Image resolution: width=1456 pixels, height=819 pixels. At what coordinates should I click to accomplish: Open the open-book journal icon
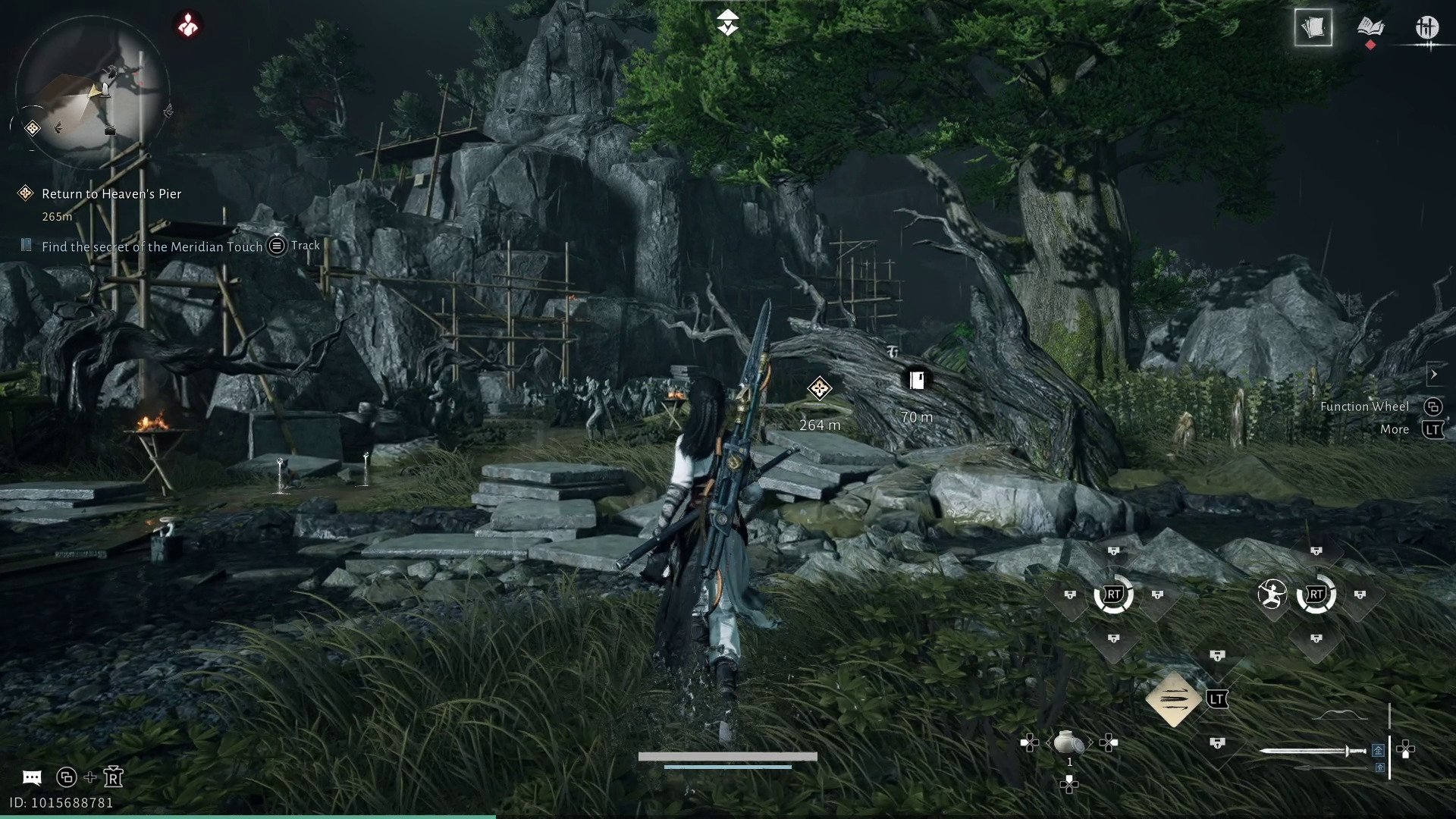coord(1370,28)
